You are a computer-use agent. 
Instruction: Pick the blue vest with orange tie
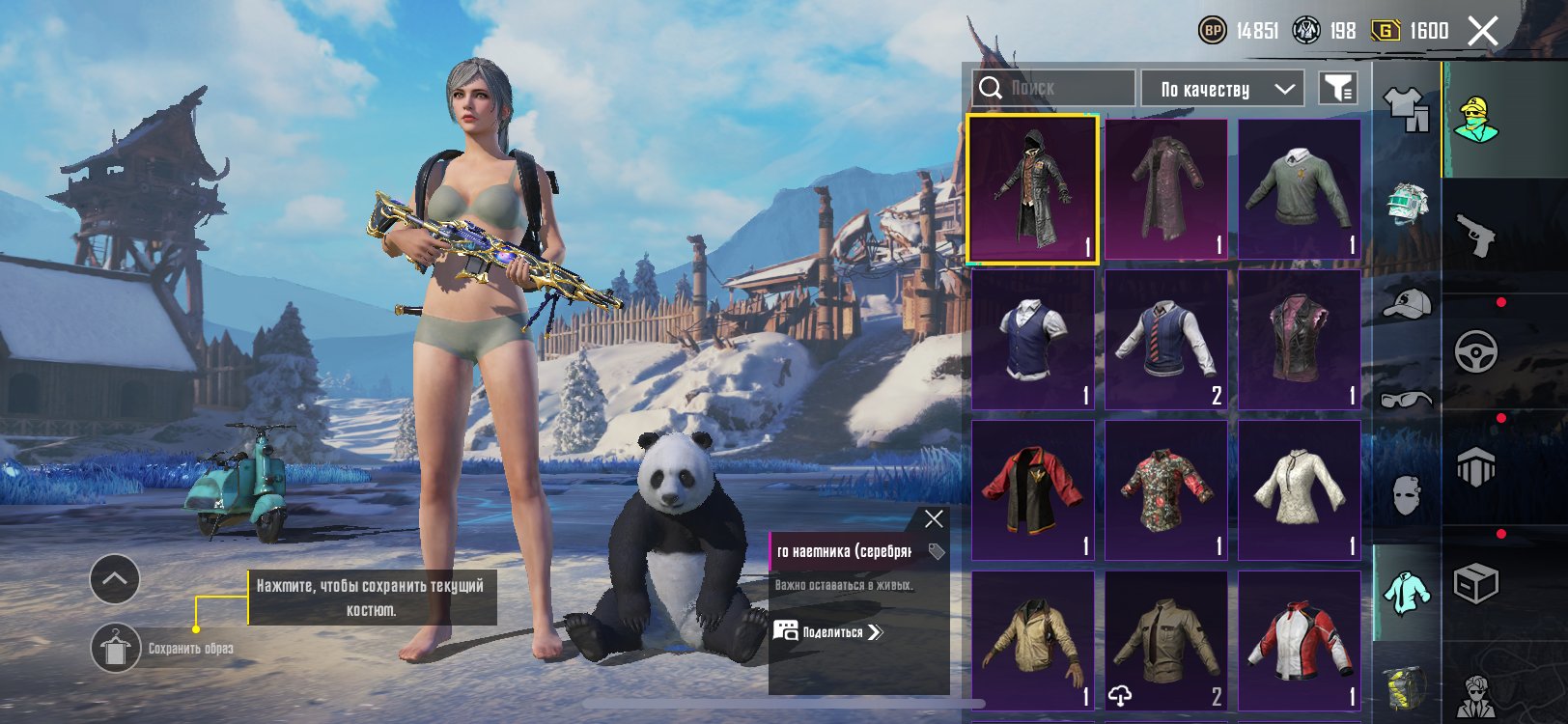pyautogui.click(x=1166, y=340)
